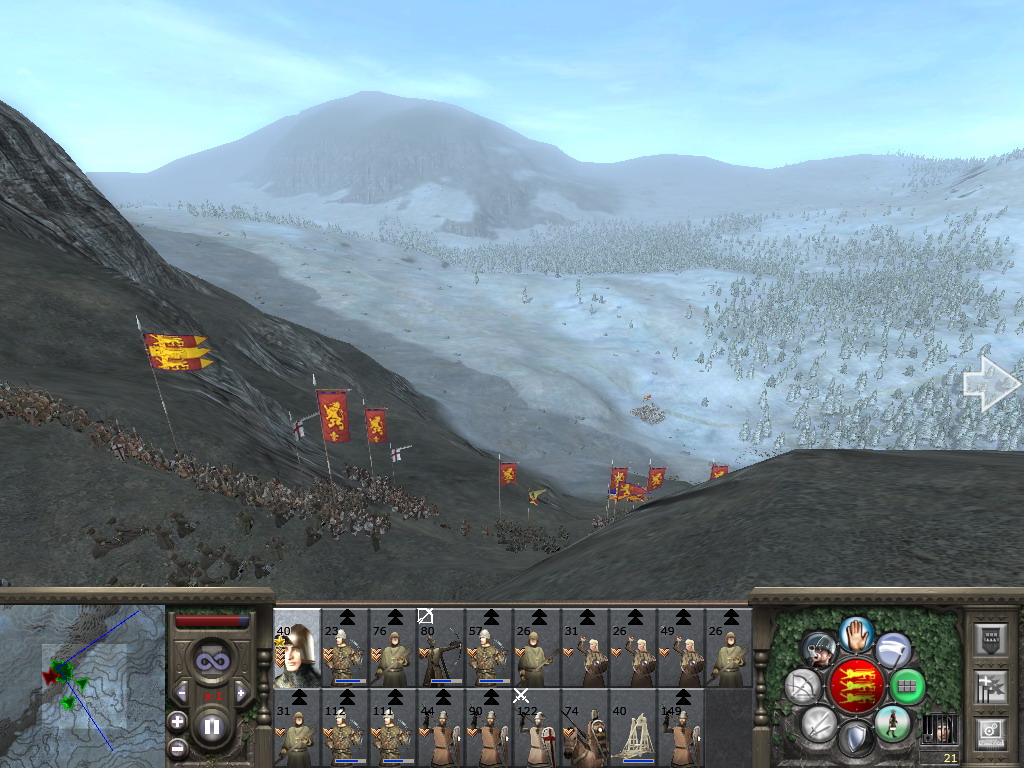This screenshot has height=768, width=1024.
Task: Click the red three-lions faction emblem
Action: coord(855,686)
